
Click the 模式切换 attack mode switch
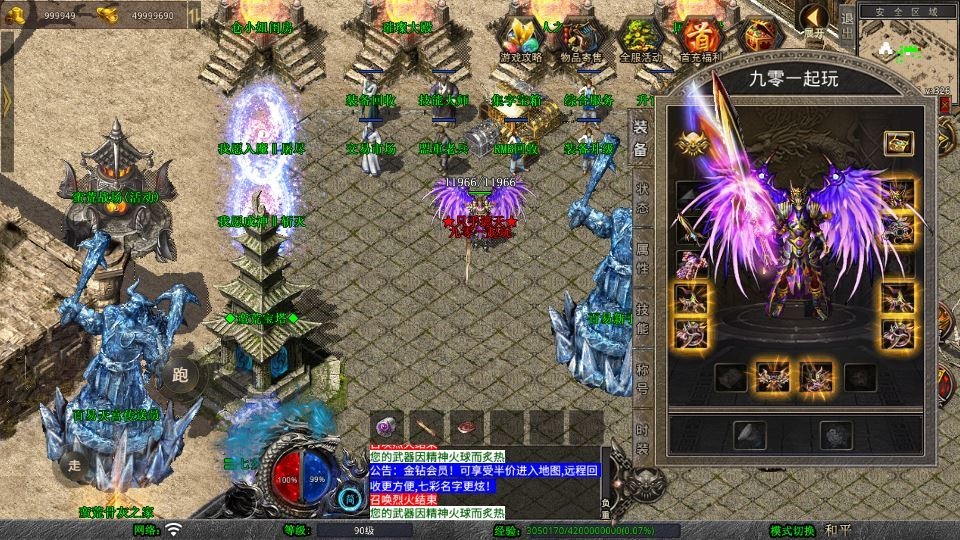[793, 530]
